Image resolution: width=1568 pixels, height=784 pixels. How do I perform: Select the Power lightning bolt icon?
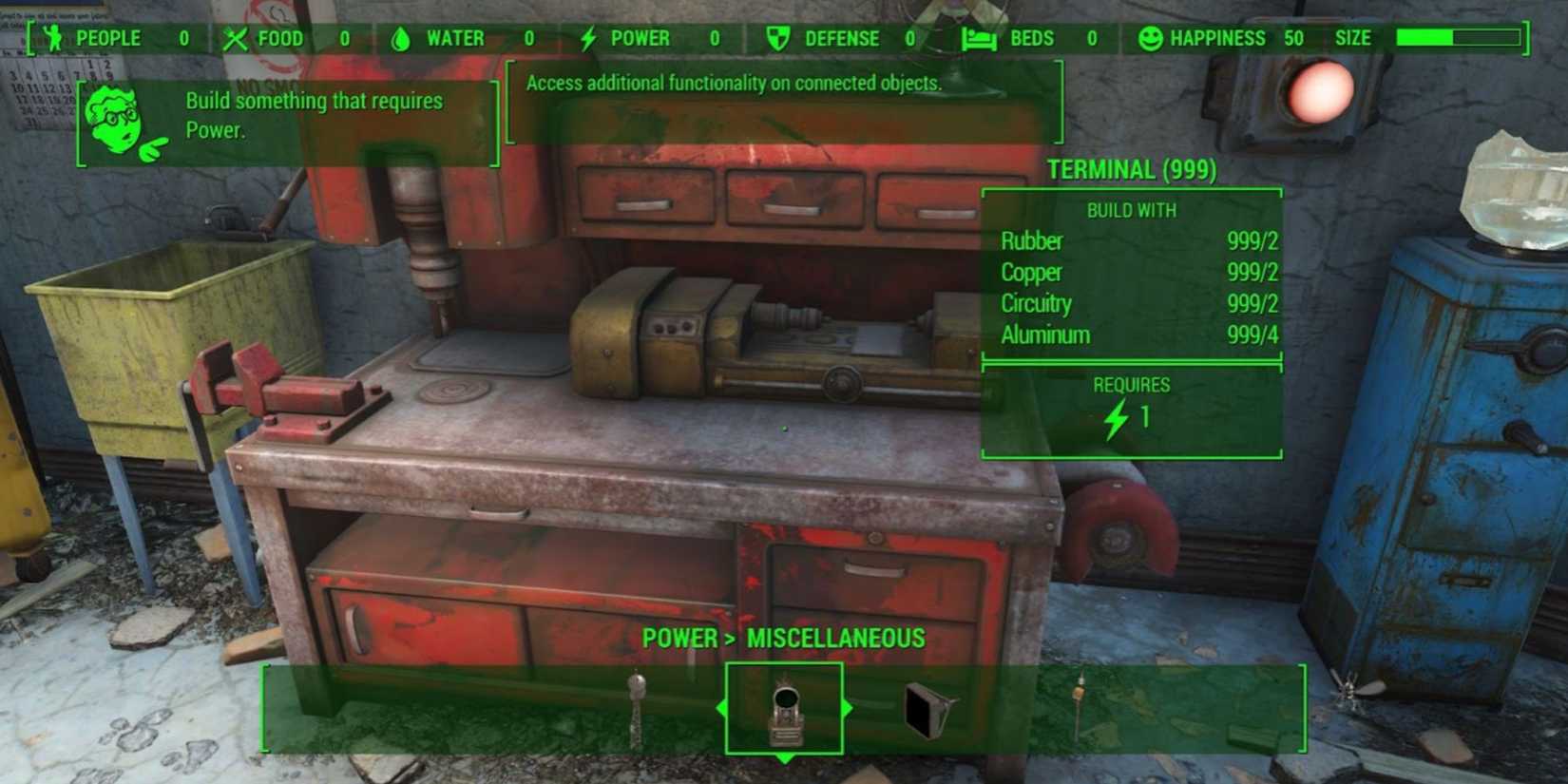[x=589, y=38]
